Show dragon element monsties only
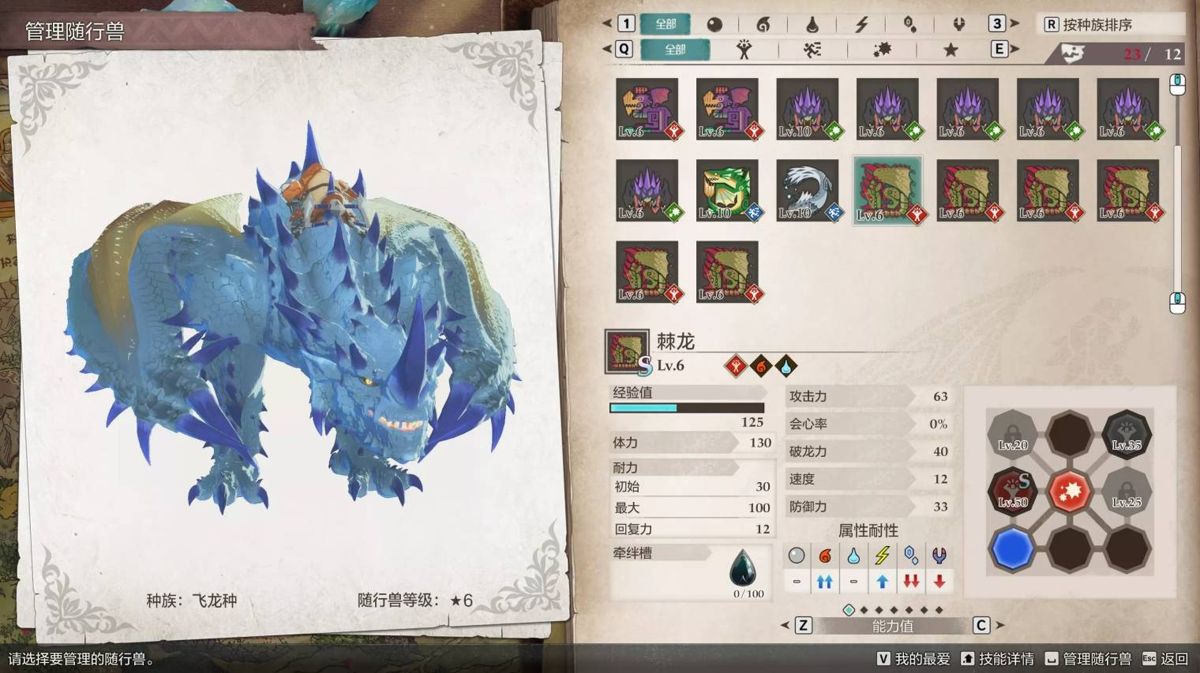 (959, 24)
